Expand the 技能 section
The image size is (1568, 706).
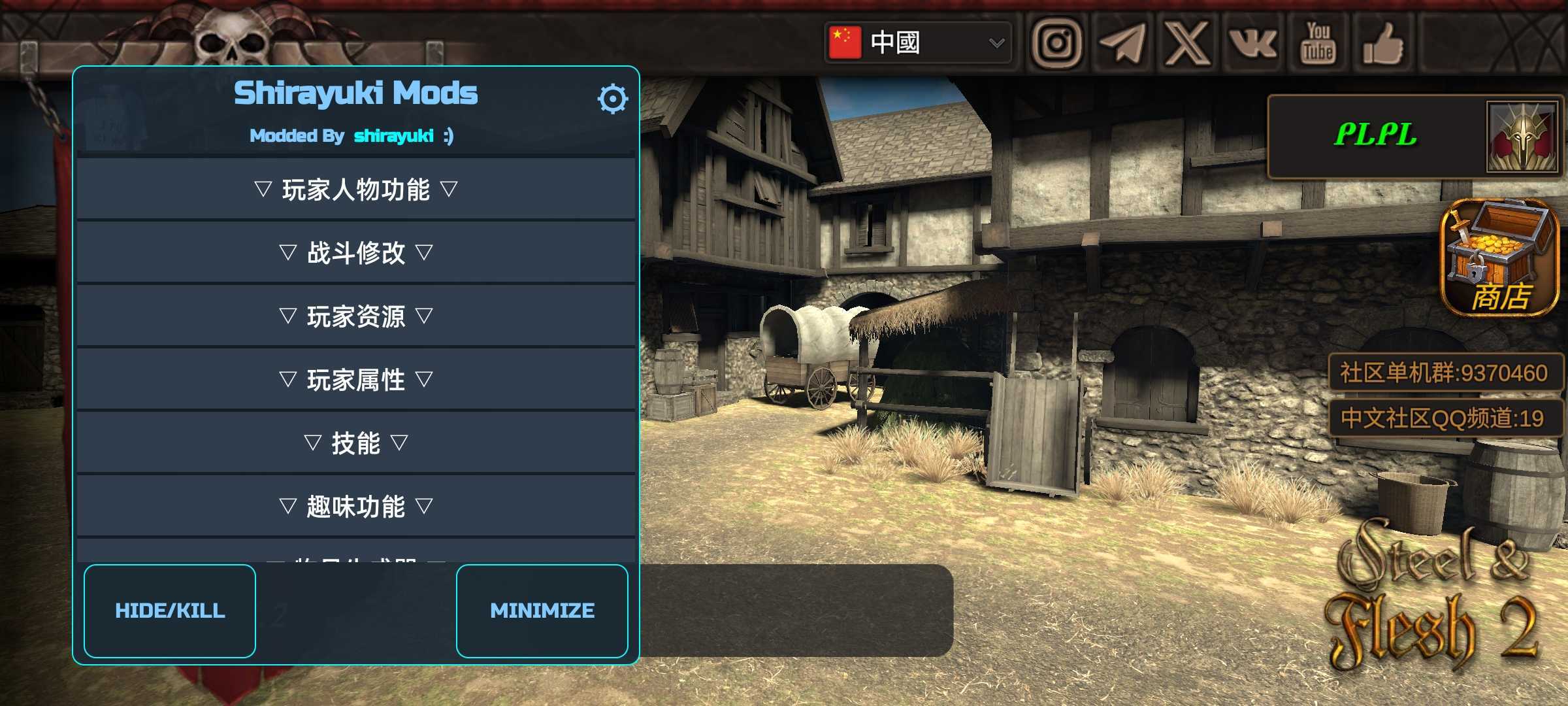pyautogui.click(x=356, y=443)
